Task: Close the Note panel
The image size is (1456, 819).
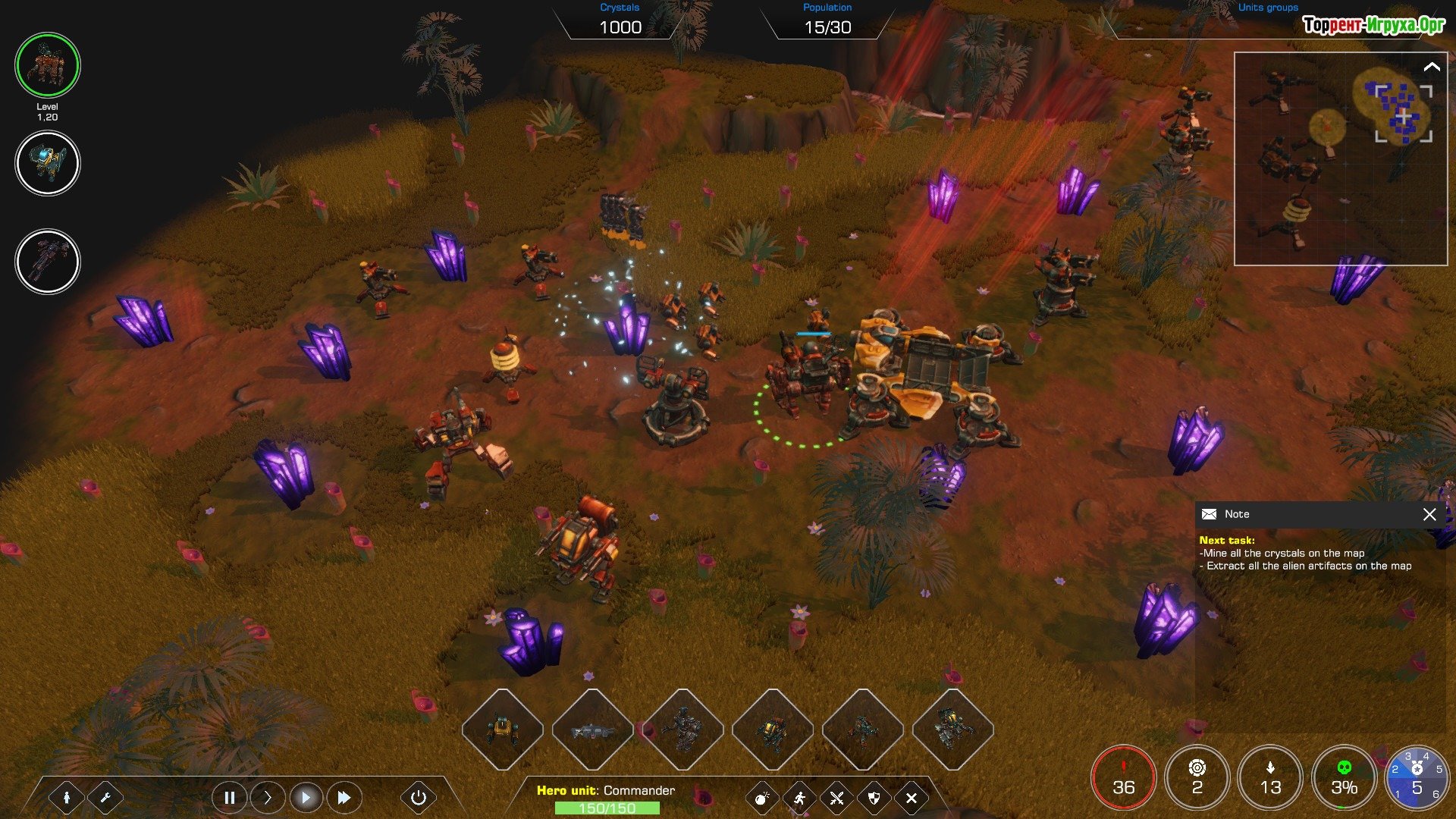Action: click(x=1429, y=514)
